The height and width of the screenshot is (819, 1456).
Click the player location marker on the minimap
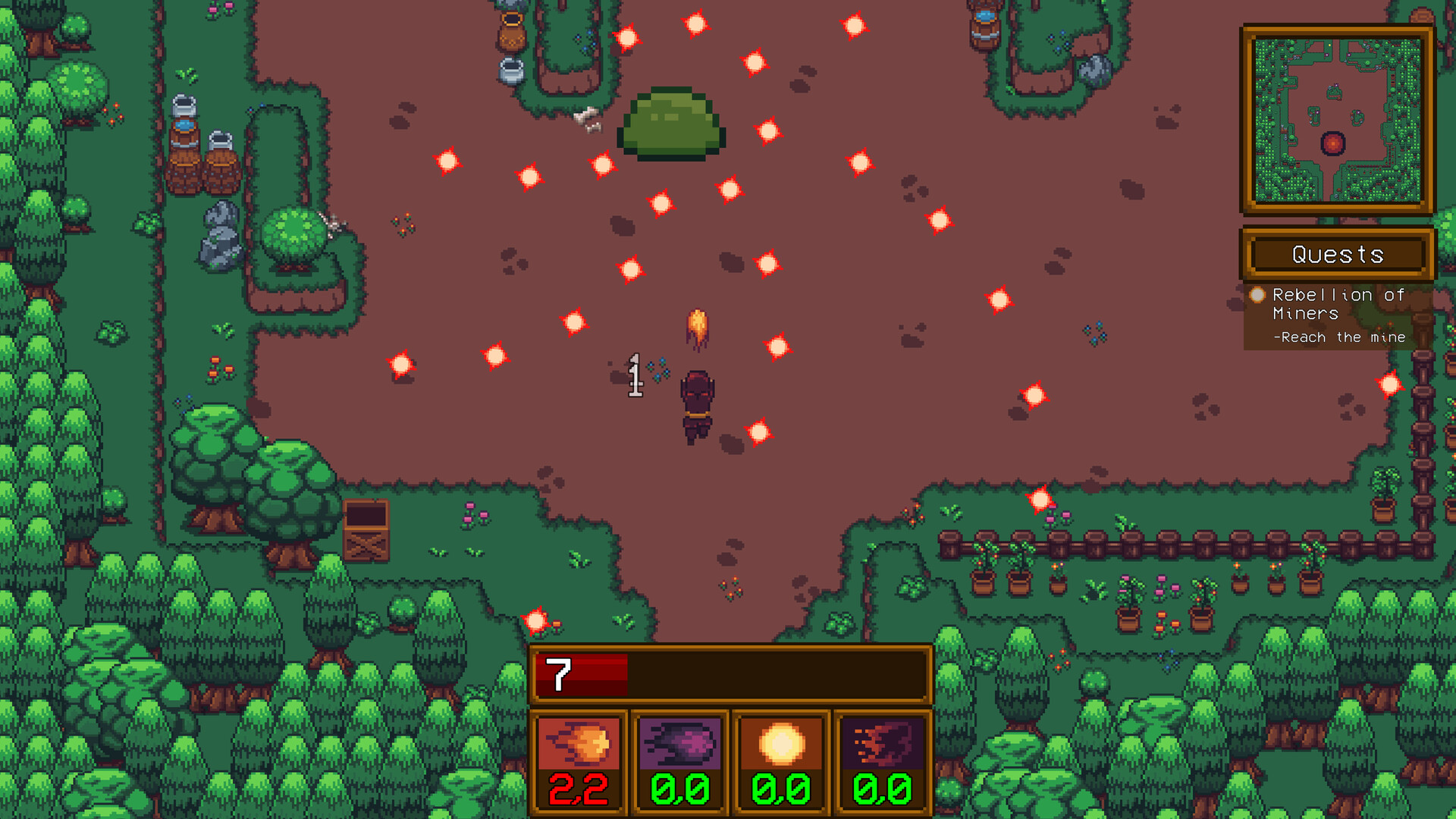(1332, 143)
